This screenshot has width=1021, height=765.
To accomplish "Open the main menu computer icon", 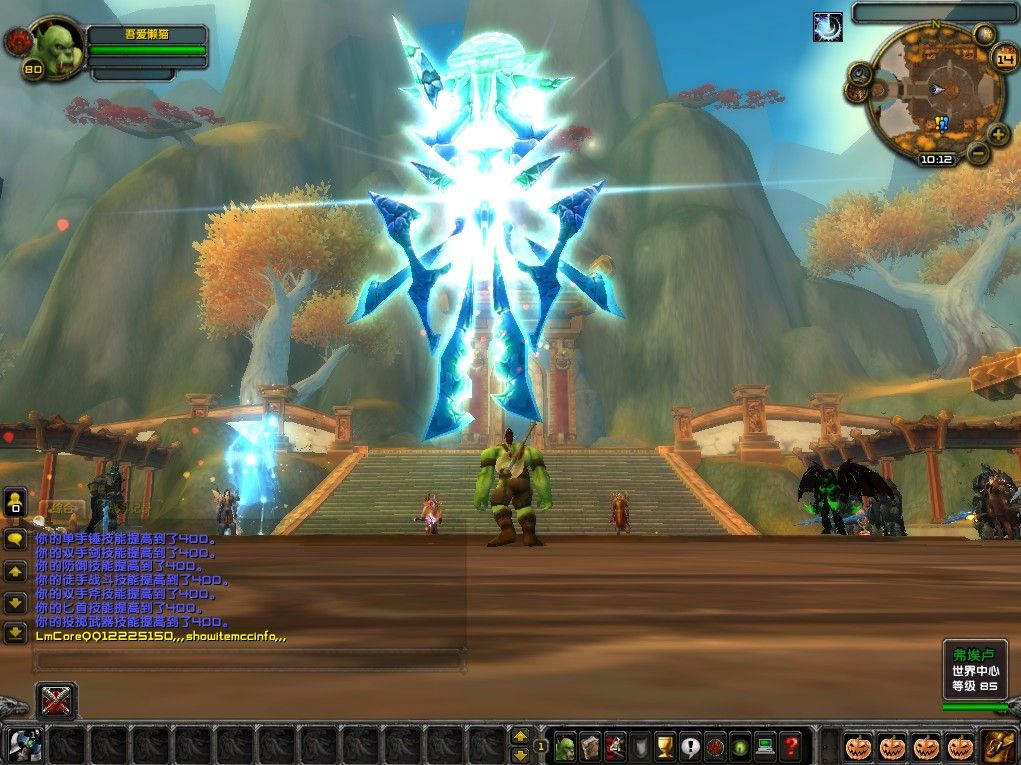I will coord(766,746).
